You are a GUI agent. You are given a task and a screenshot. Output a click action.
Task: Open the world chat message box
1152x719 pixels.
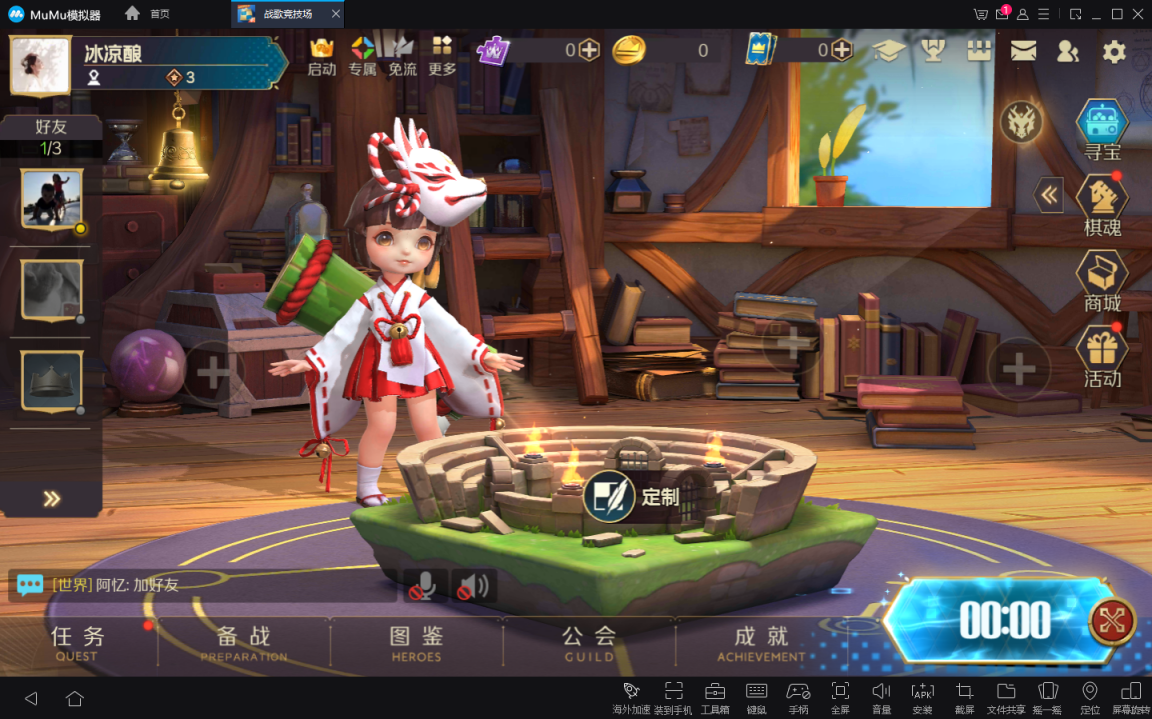point(200,585)
